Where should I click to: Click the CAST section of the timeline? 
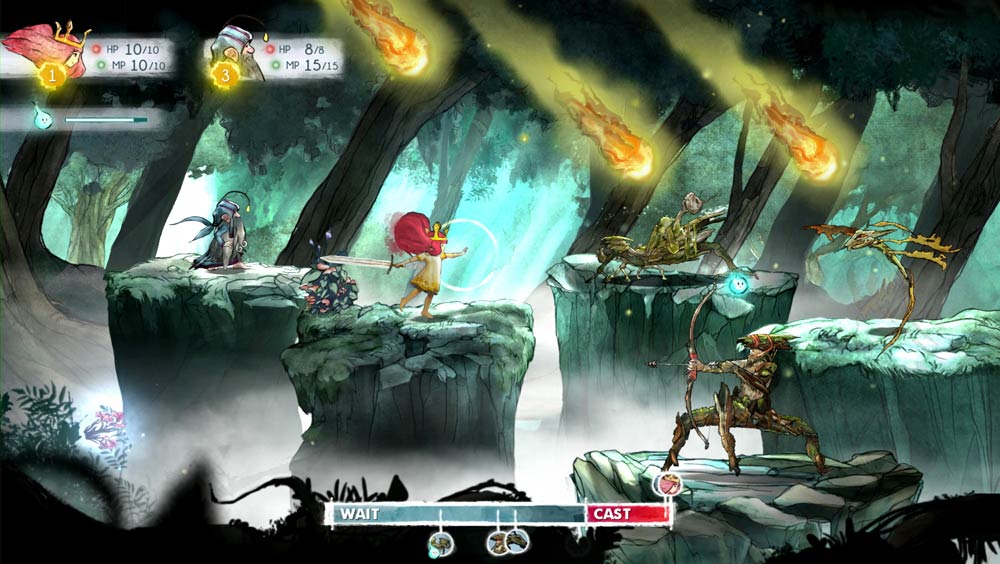[x=628, y=513]
